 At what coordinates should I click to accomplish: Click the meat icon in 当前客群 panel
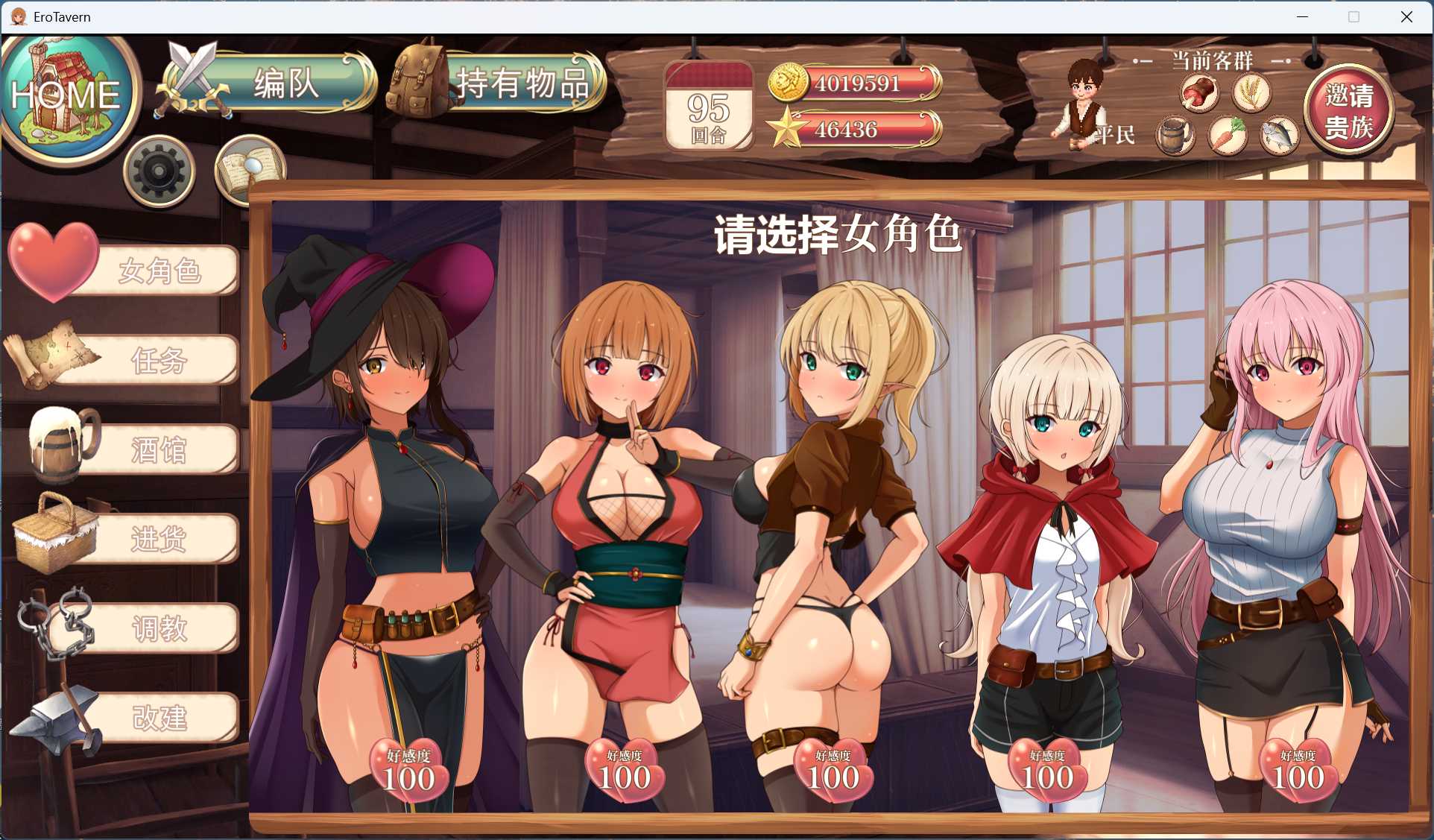pyautogui.click(x=1199, y=92)
